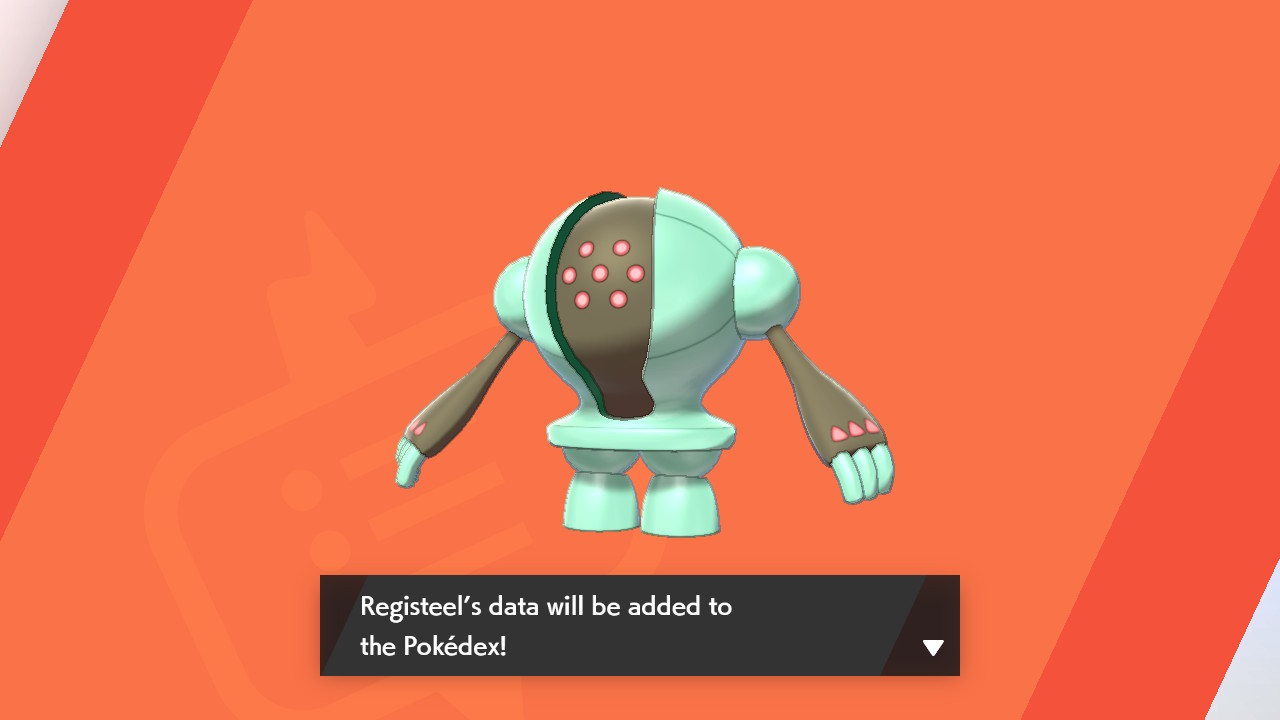Click the dialogue advance arrow
This screenshot has height=720, width=1280.
point(932,648)
